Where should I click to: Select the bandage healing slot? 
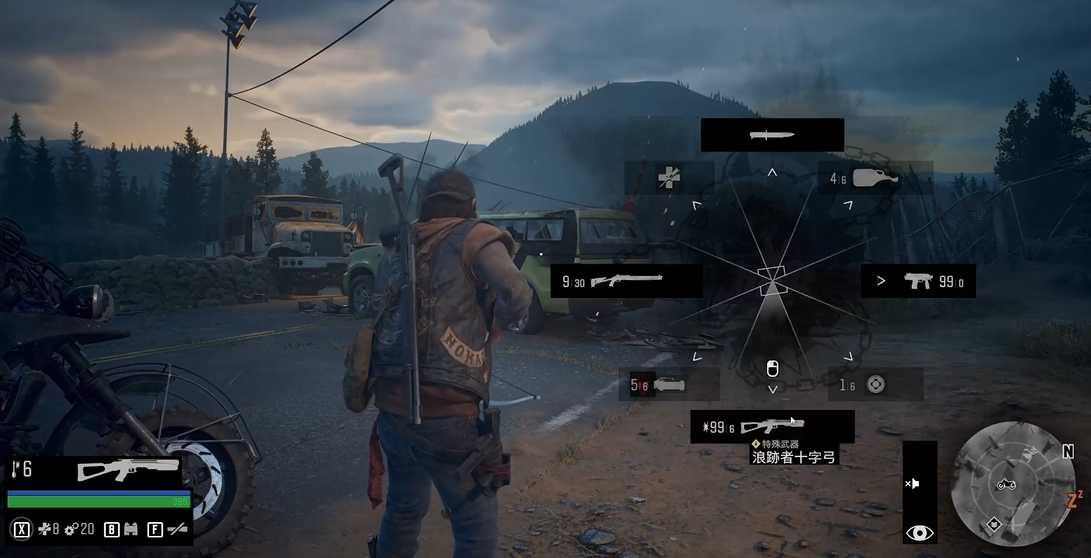(669, 178)
